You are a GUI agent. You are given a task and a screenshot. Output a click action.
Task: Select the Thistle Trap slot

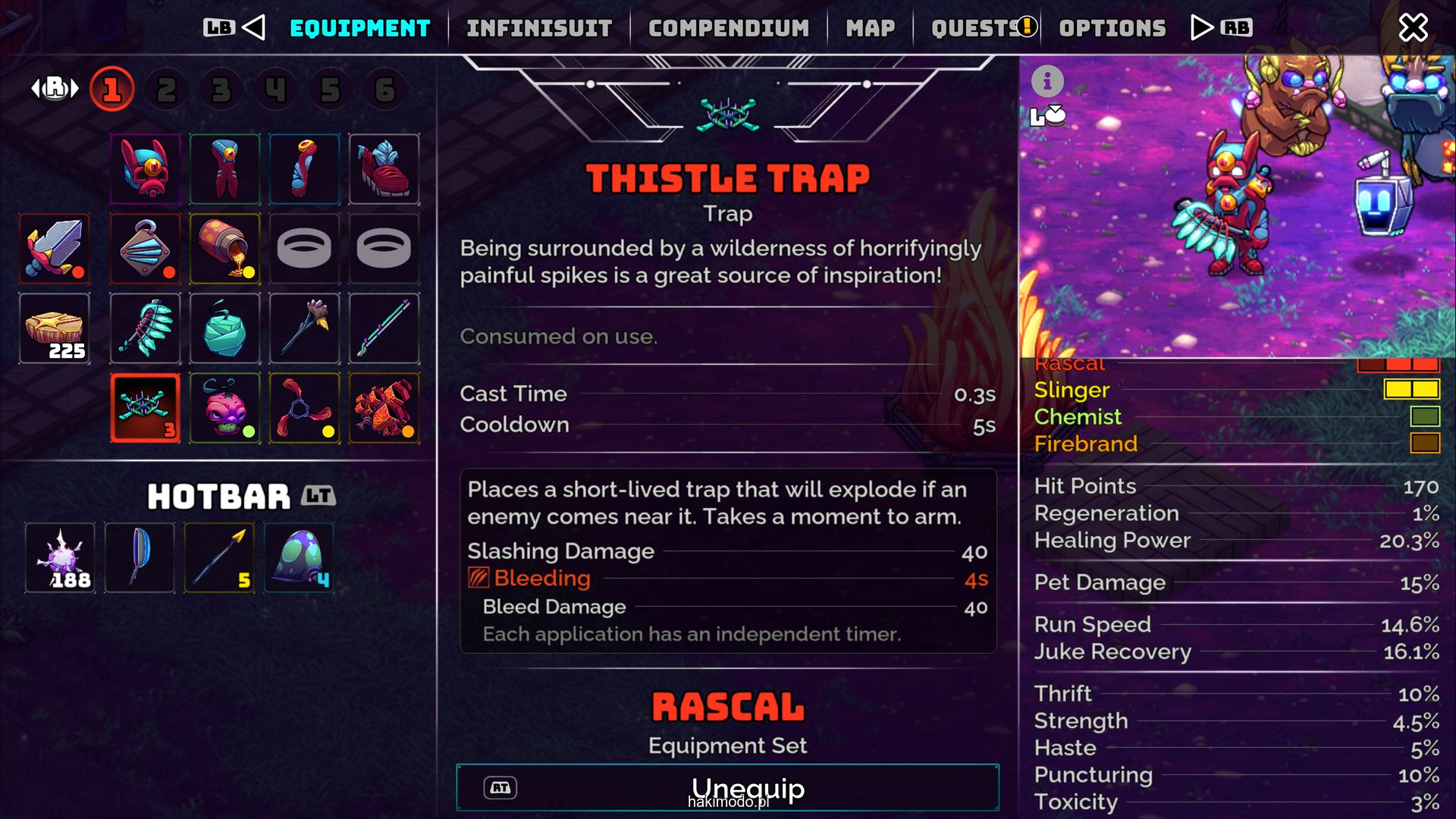[x=146, y=408]
